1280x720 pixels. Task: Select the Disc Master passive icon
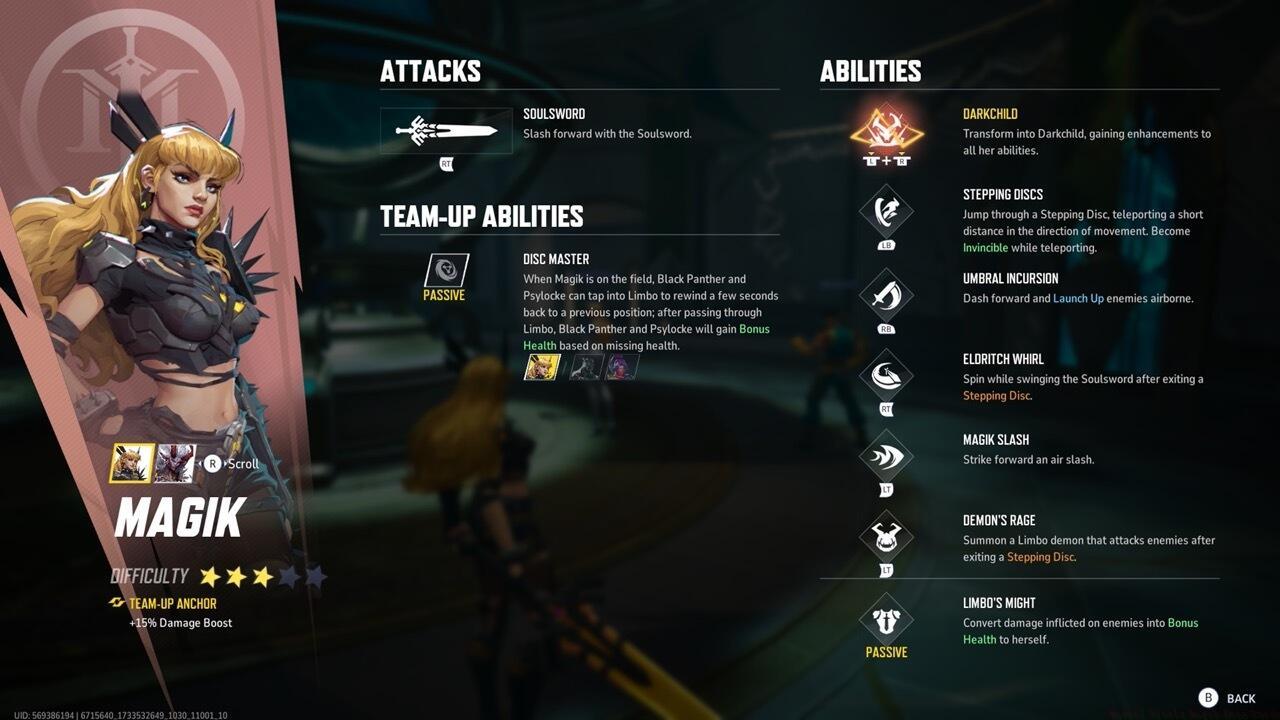[445, 267]
